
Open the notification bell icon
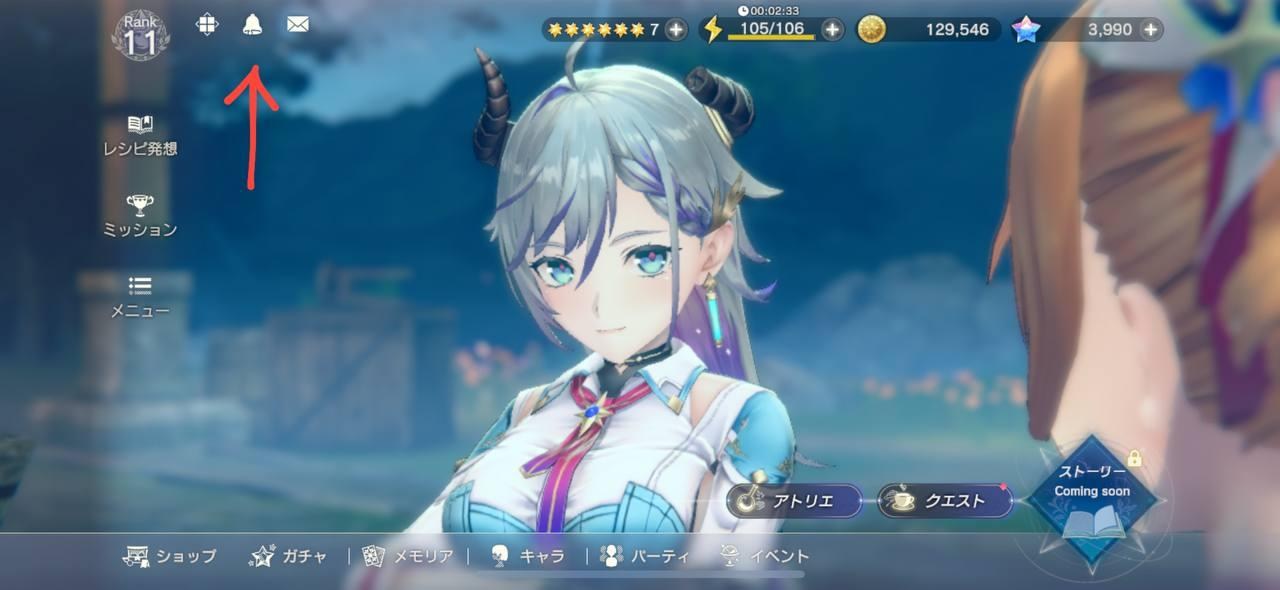pos(252,25)
